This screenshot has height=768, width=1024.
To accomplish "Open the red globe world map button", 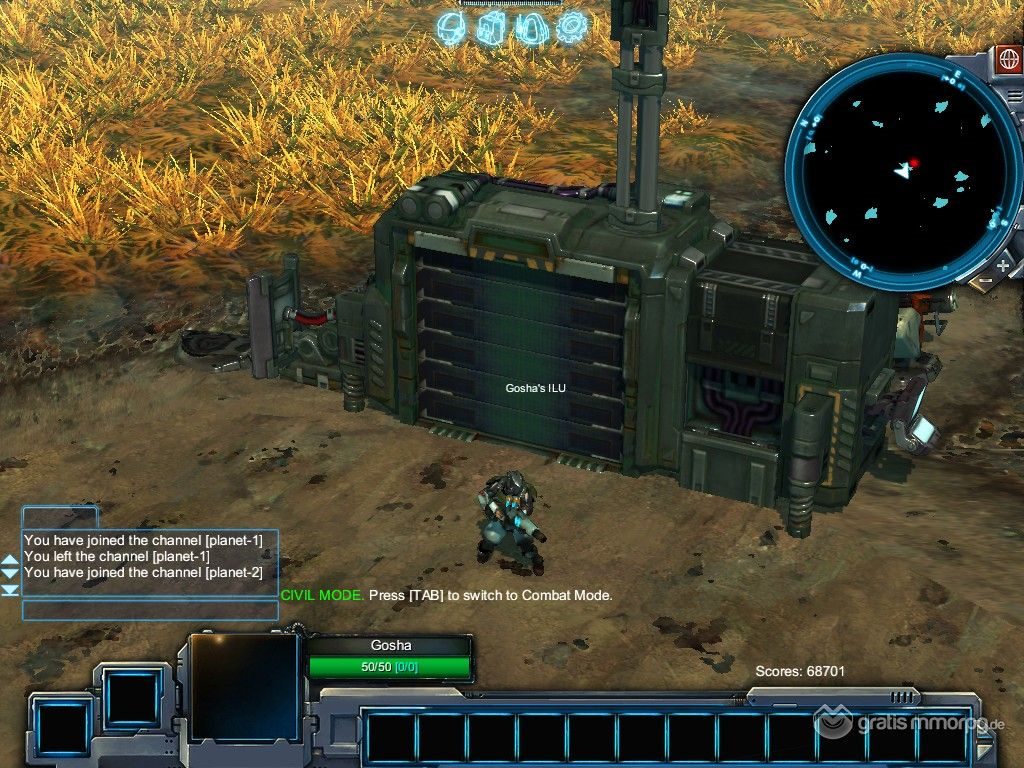I will (x=1008, y=58).
